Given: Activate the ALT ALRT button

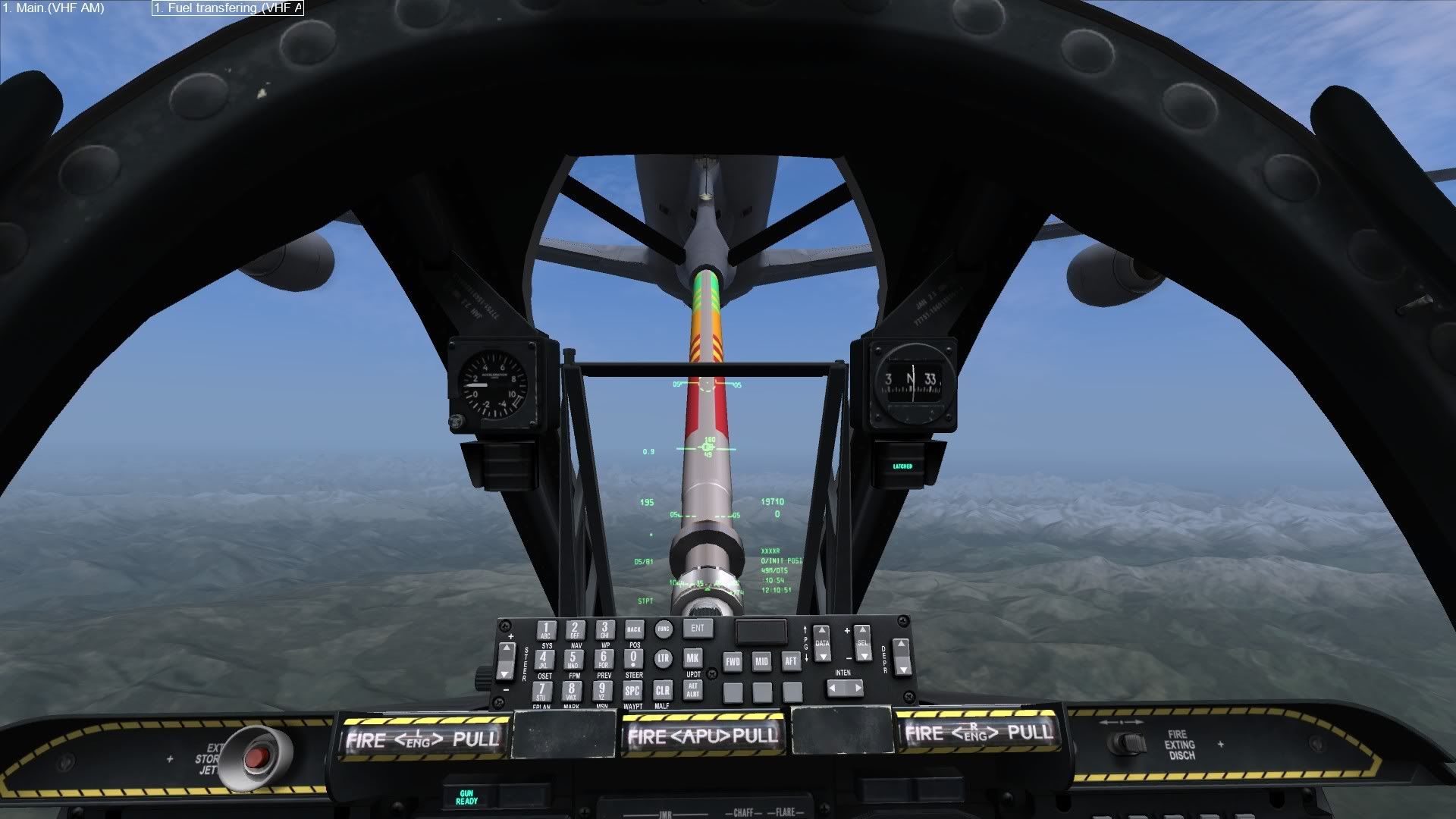Looking at the screenshot, I should point(692,689).
